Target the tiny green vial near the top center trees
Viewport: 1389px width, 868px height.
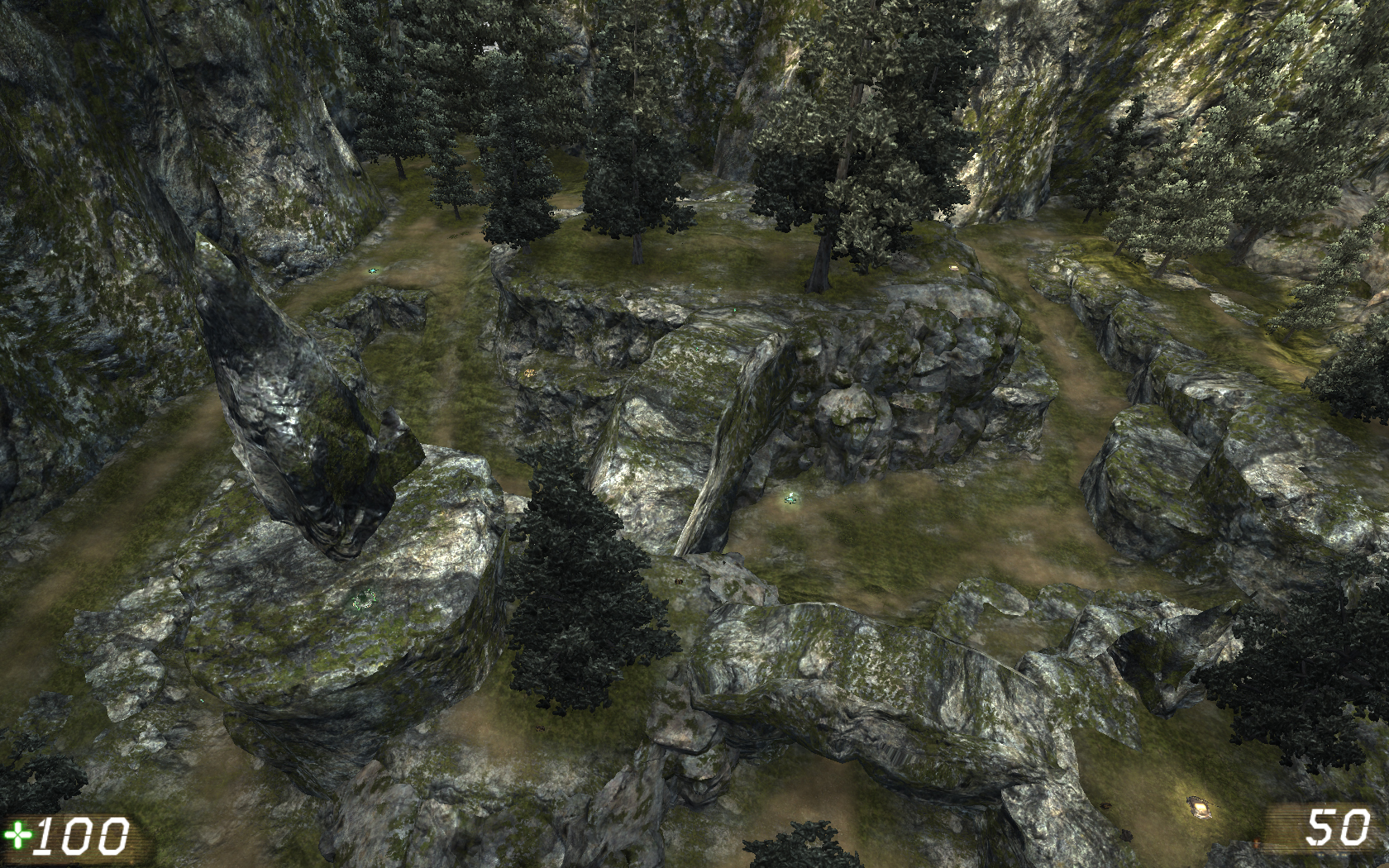(x=734, y=310)
